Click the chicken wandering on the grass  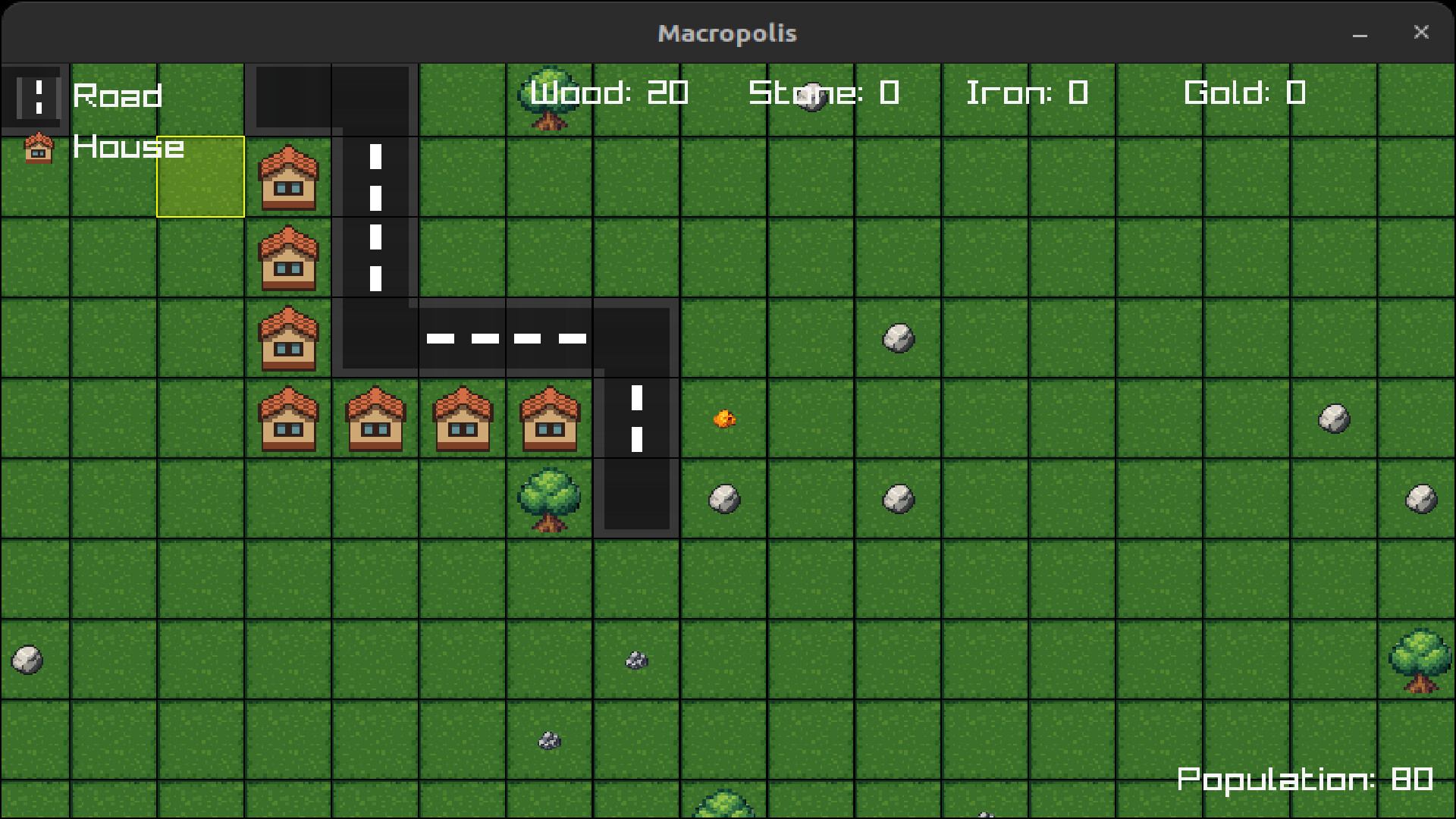point(724,419)
